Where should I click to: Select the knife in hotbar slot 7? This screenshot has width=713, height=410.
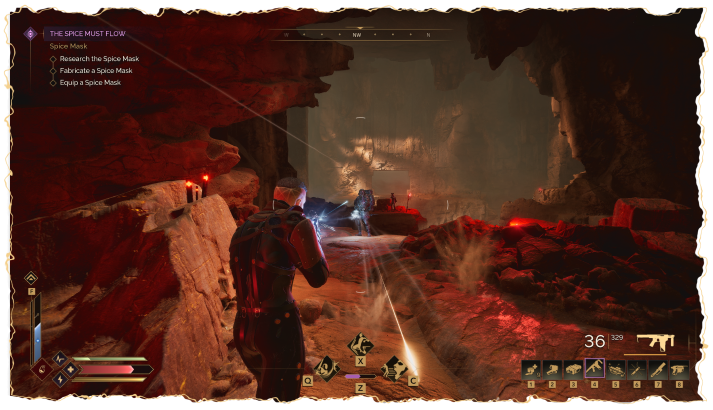[657, 369]
